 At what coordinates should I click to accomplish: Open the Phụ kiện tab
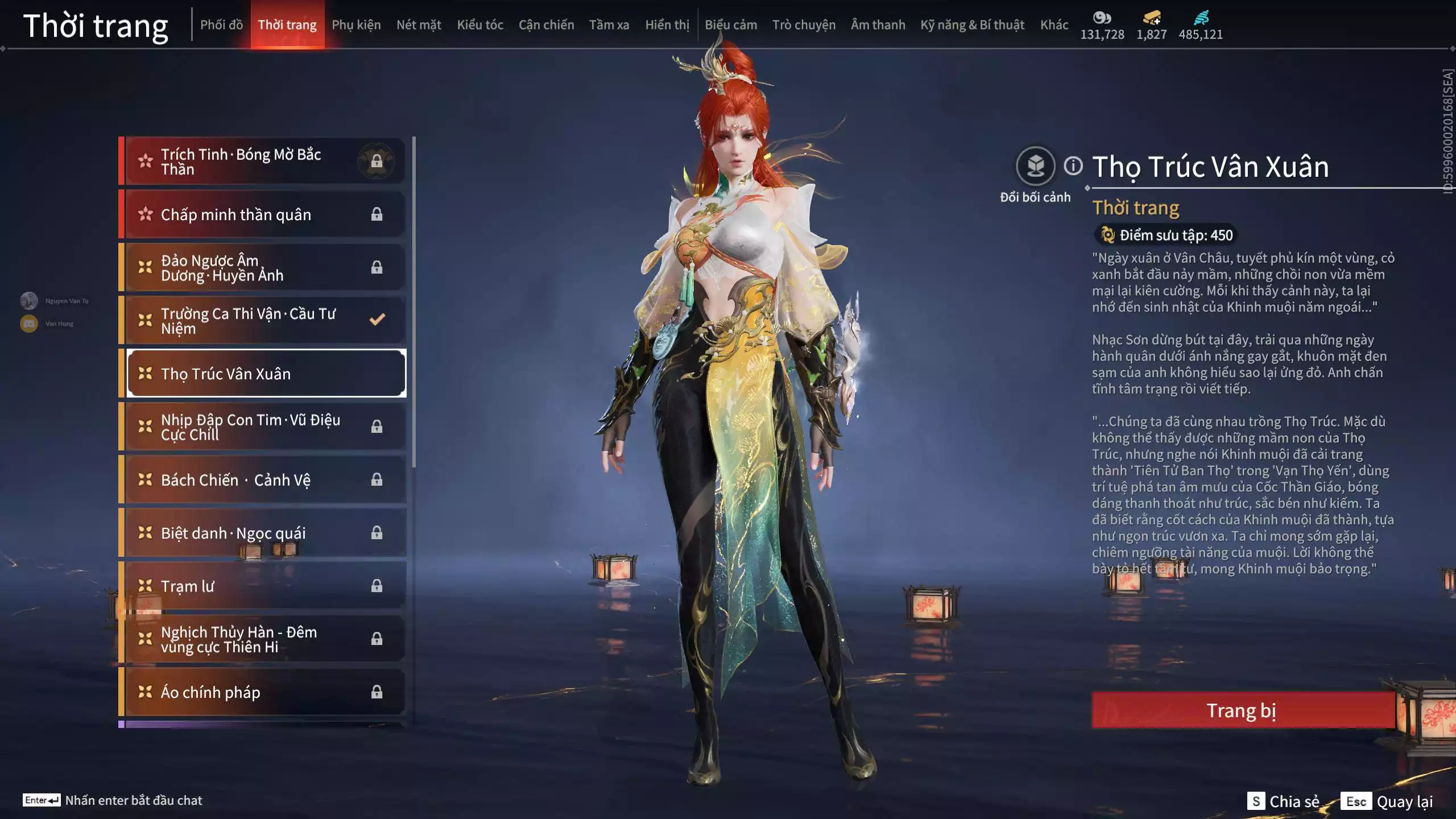pos(356,25)
